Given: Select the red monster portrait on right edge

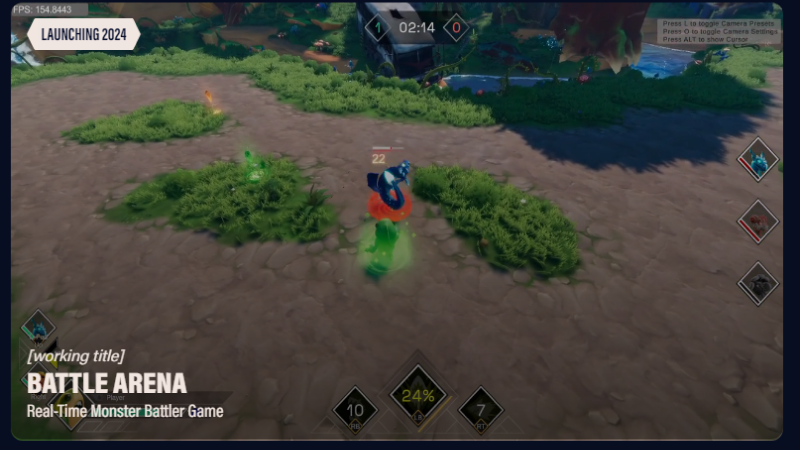Looking at the screenshot, I should pos(758,221).
